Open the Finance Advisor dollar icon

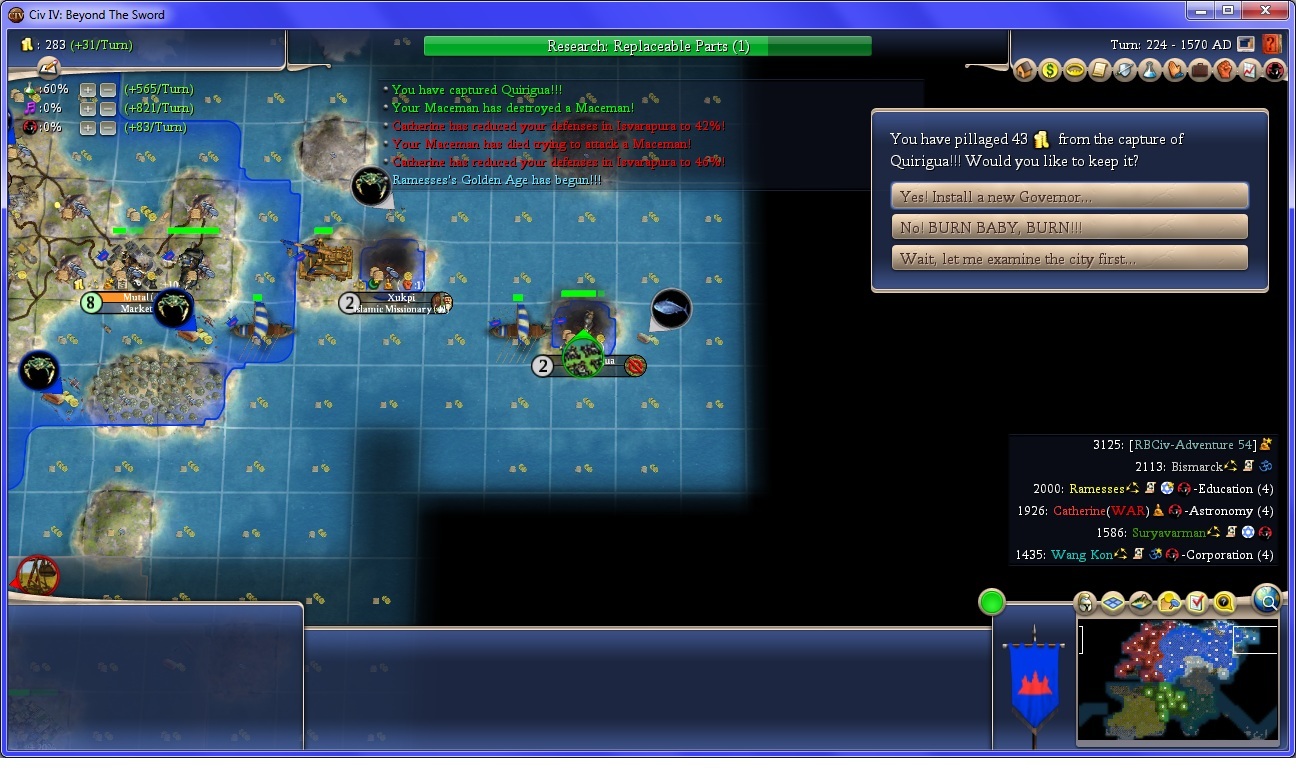1049,71
